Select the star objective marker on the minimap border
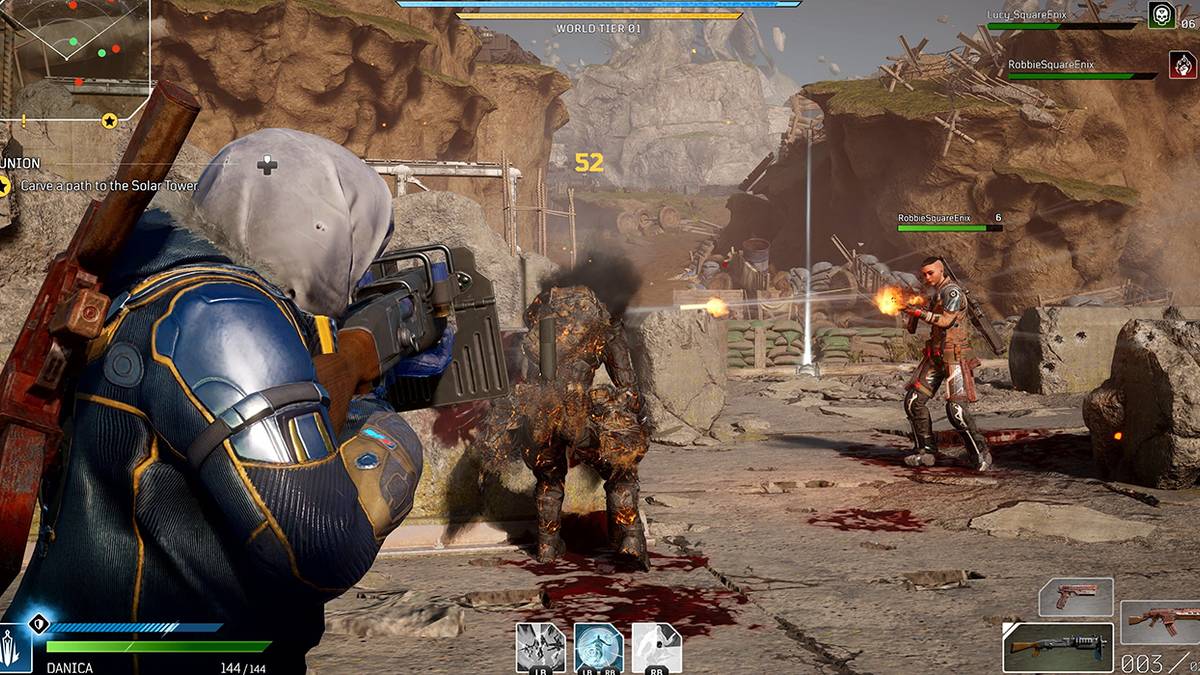Screen dimensions: 1200x675 pos(110,121)
